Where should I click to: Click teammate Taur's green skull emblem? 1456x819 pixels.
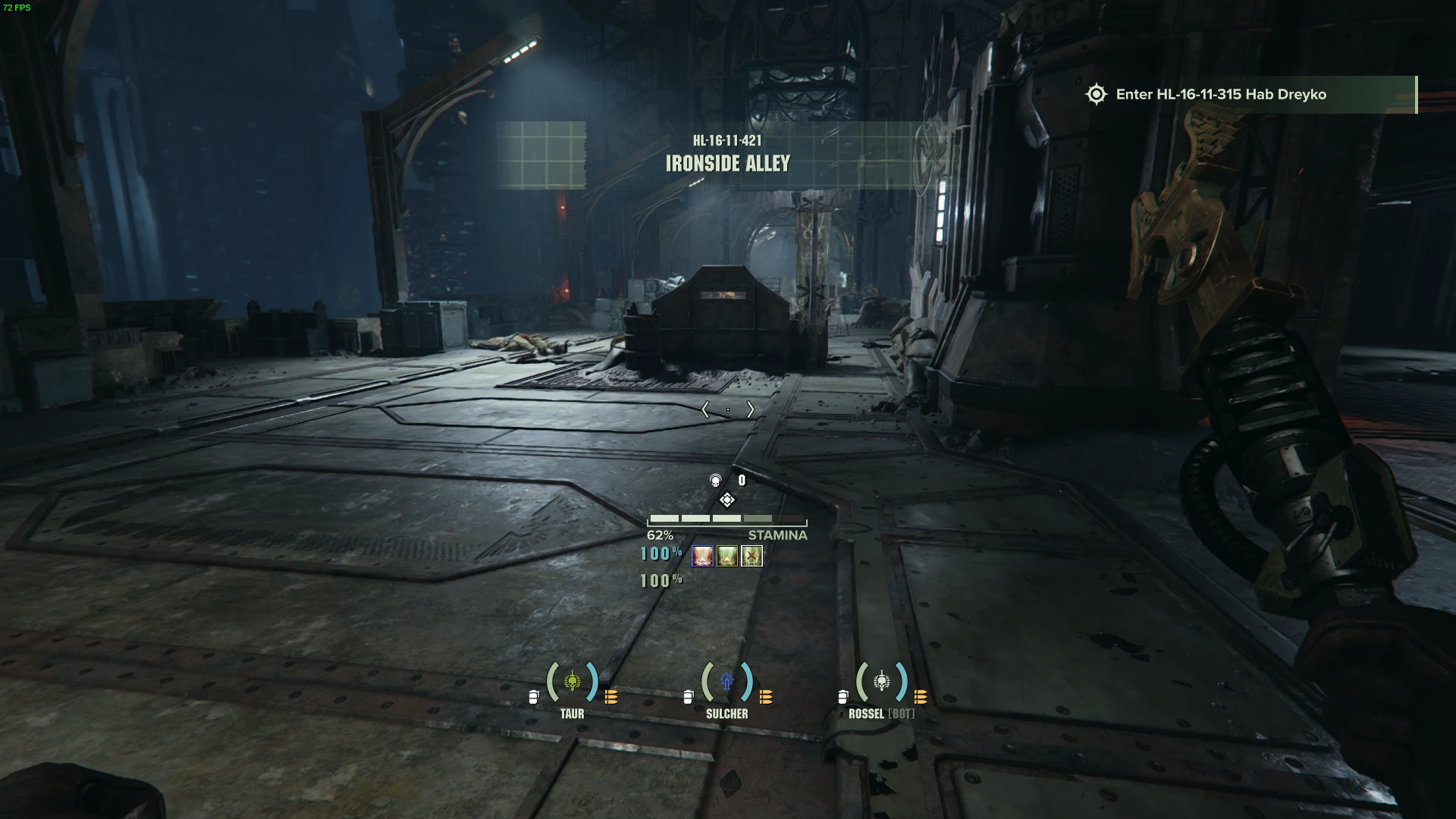(x=573, y=682)
